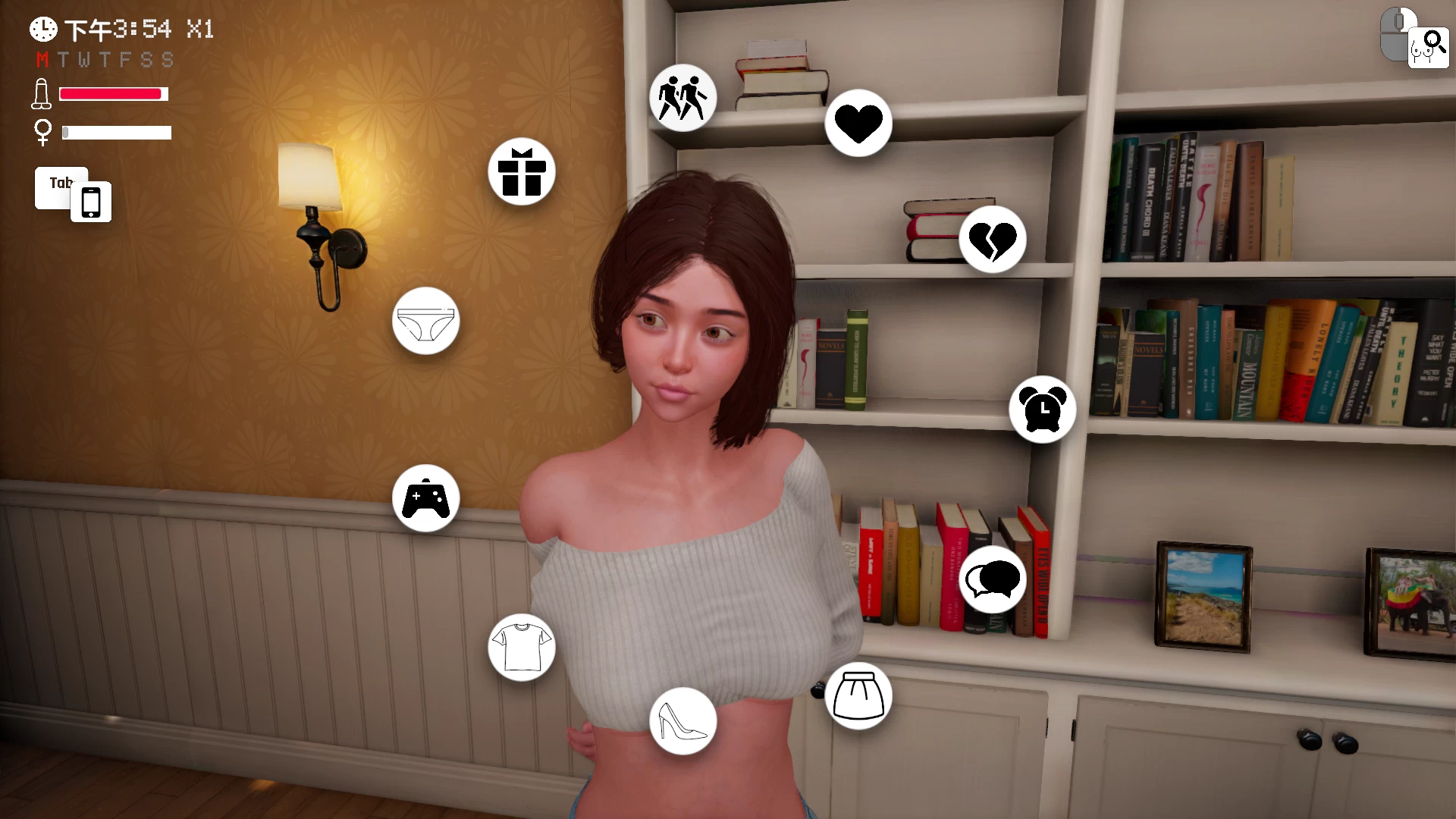Click the X1 time speed label
This screenshot has height=819, width=1456.
(x=199, y=31)
